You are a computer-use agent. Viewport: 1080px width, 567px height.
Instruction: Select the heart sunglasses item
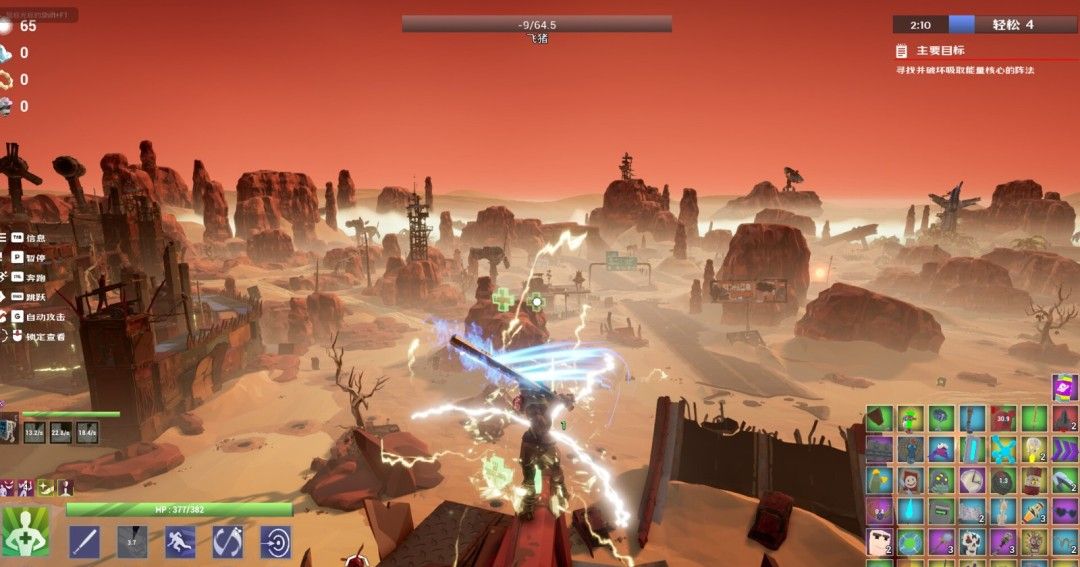pos(1064,511)
